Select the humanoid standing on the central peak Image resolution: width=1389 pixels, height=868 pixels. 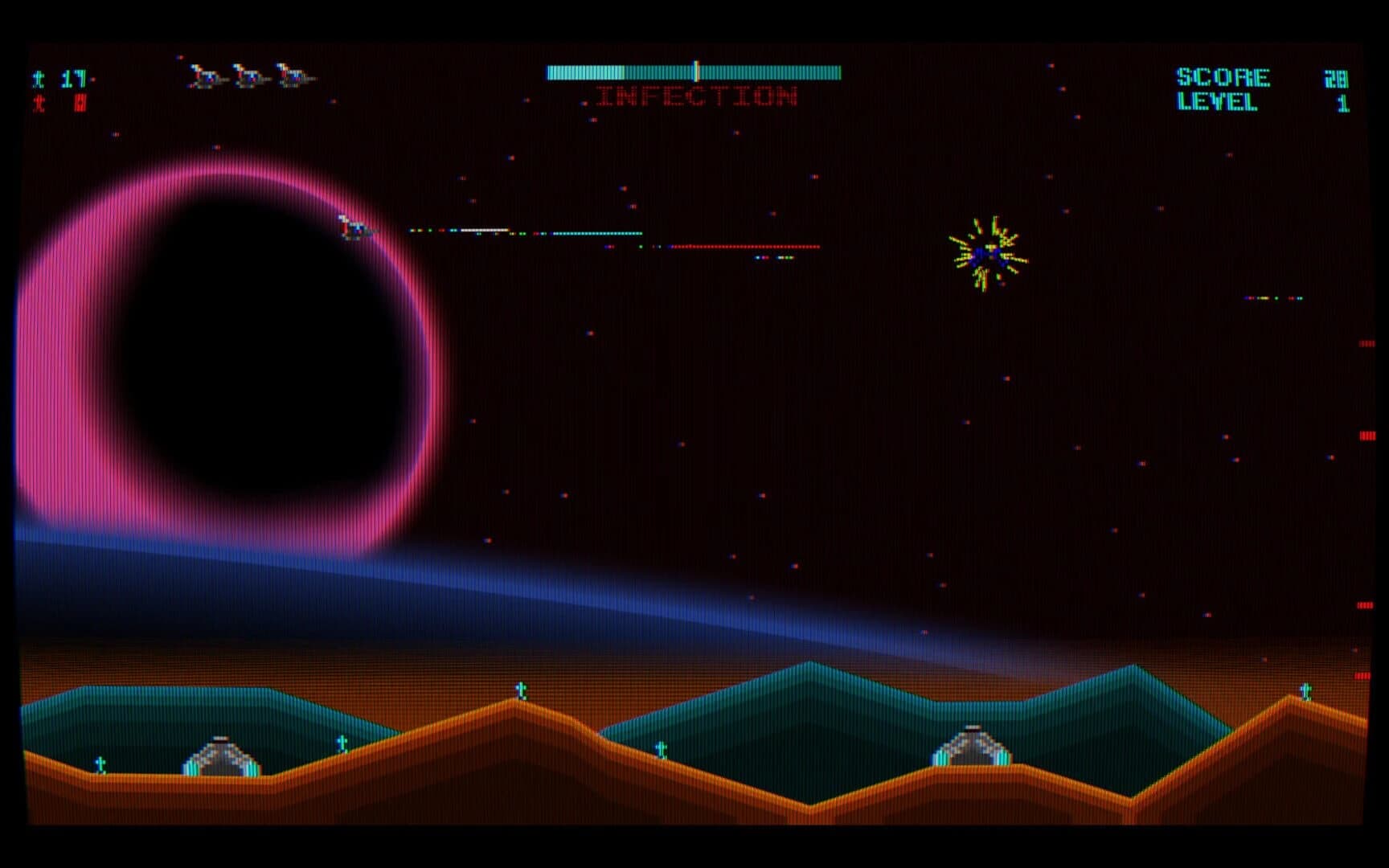click(521, 689)
